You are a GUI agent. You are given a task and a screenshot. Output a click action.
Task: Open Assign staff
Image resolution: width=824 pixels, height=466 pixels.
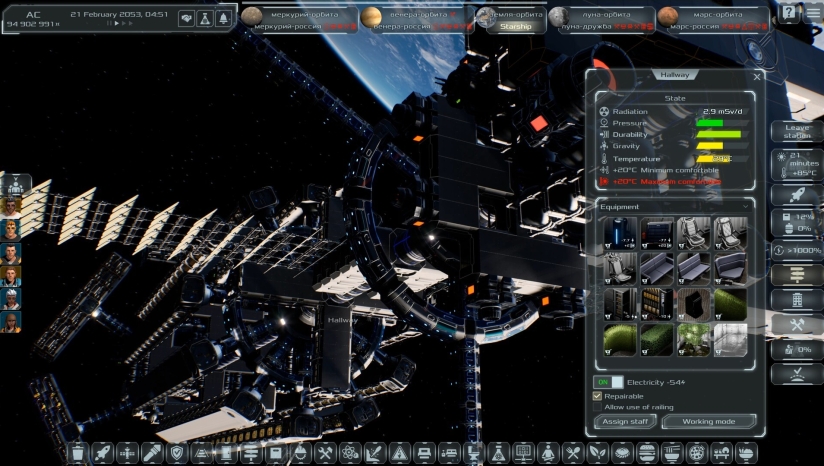tap(625, 422)
